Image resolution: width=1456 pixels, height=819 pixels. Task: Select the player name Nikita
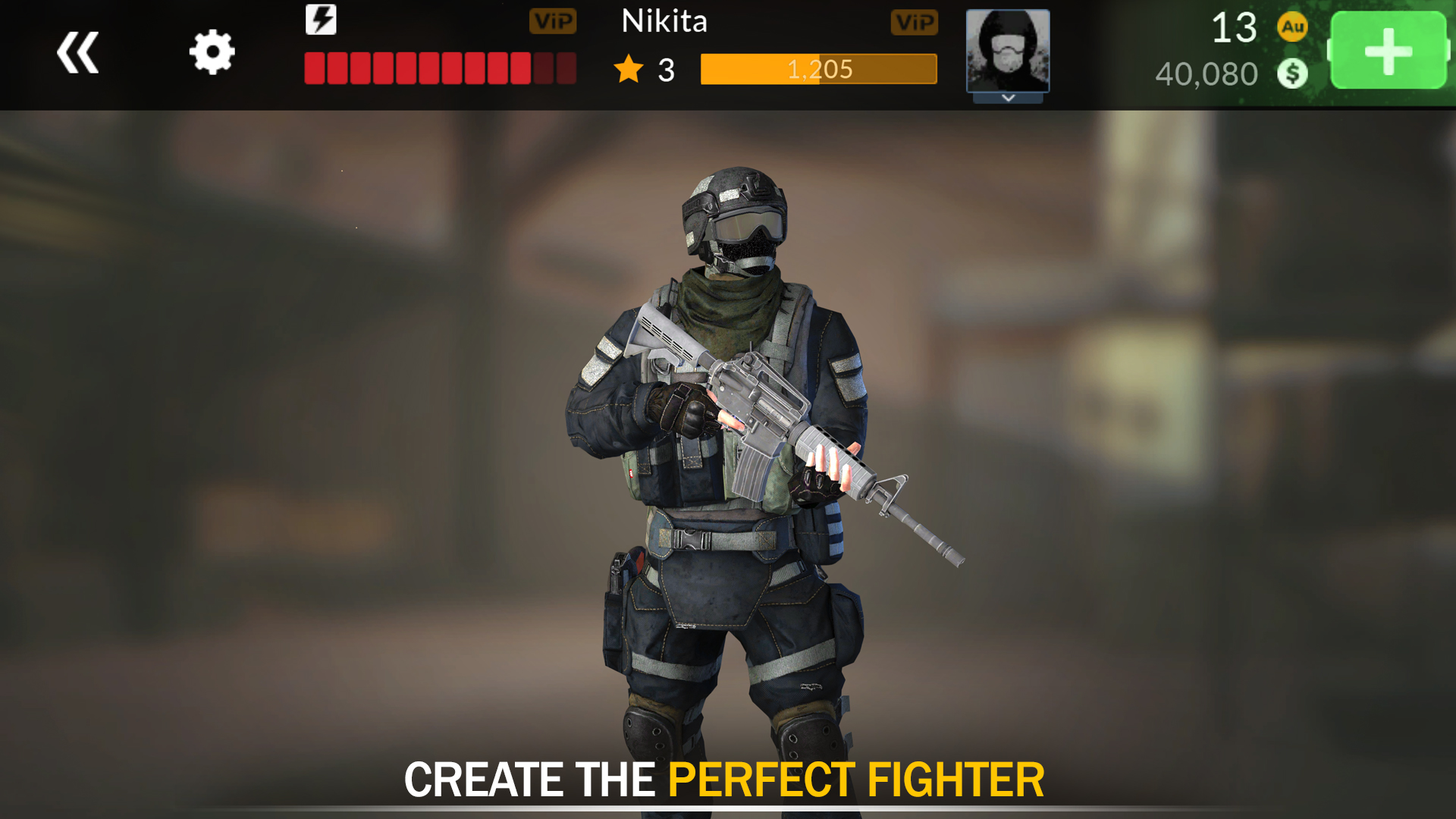(665, 22)
